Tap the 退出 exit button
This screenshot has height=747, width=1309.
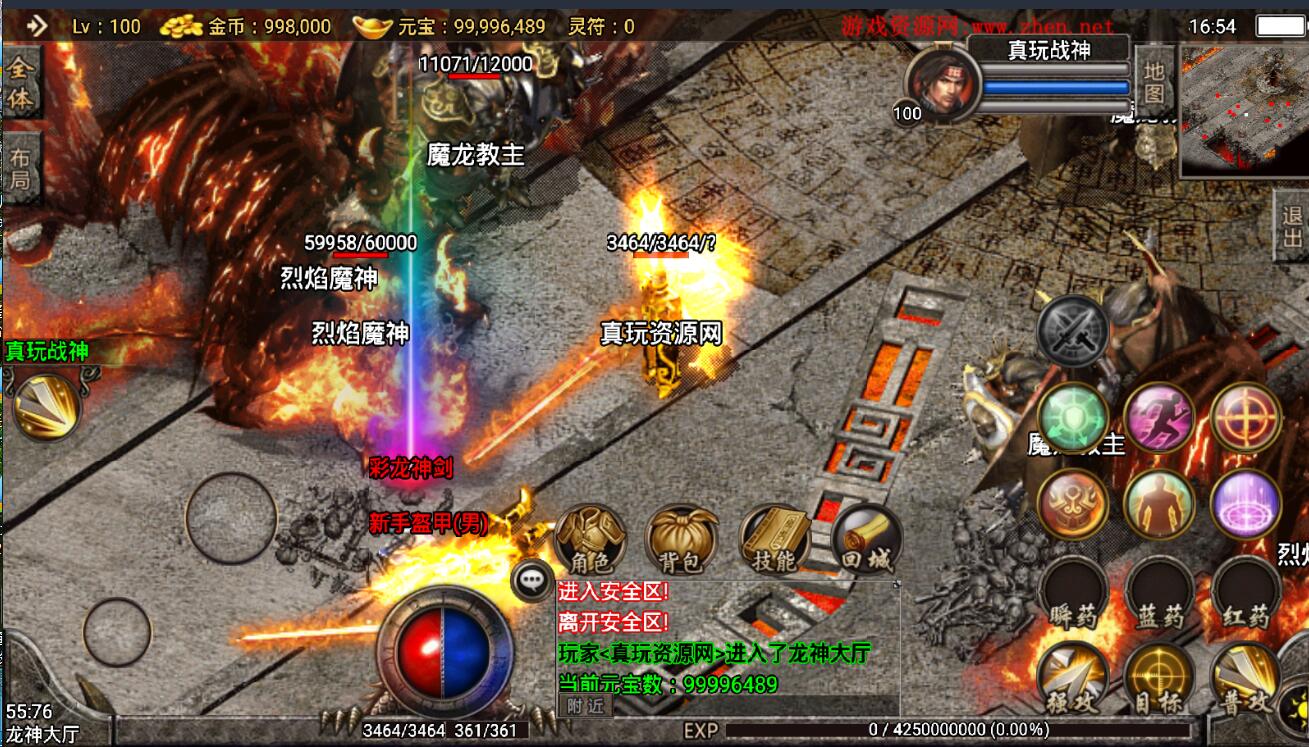click(1293, 227)
